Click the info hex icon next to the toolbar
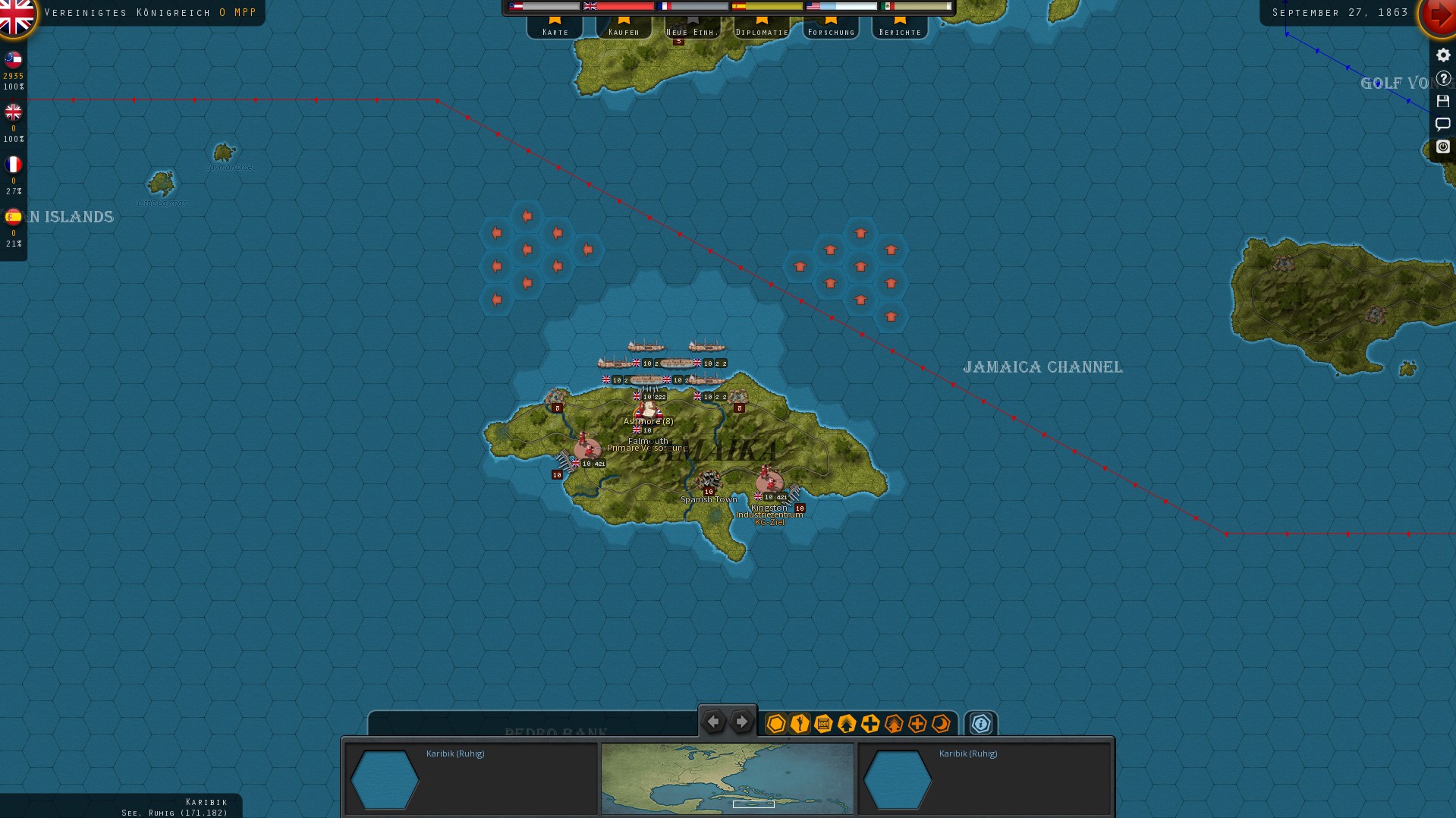 981,724
